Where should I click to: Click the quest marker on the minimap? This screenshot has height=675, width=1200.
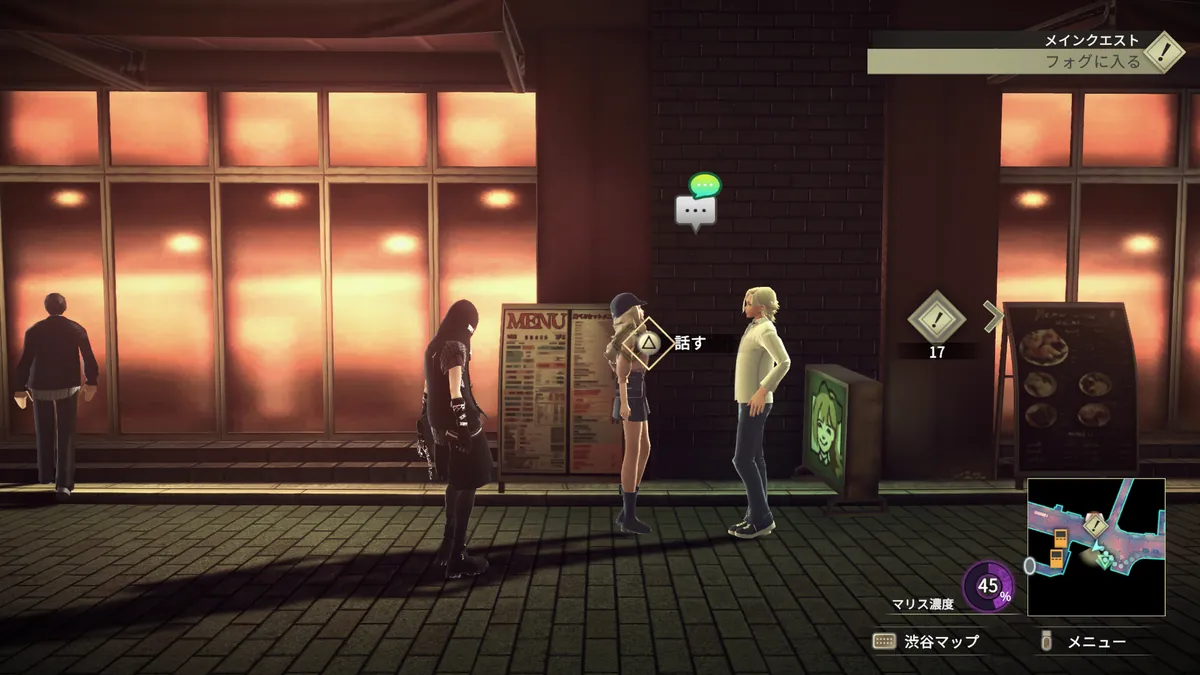(1097, 525)
